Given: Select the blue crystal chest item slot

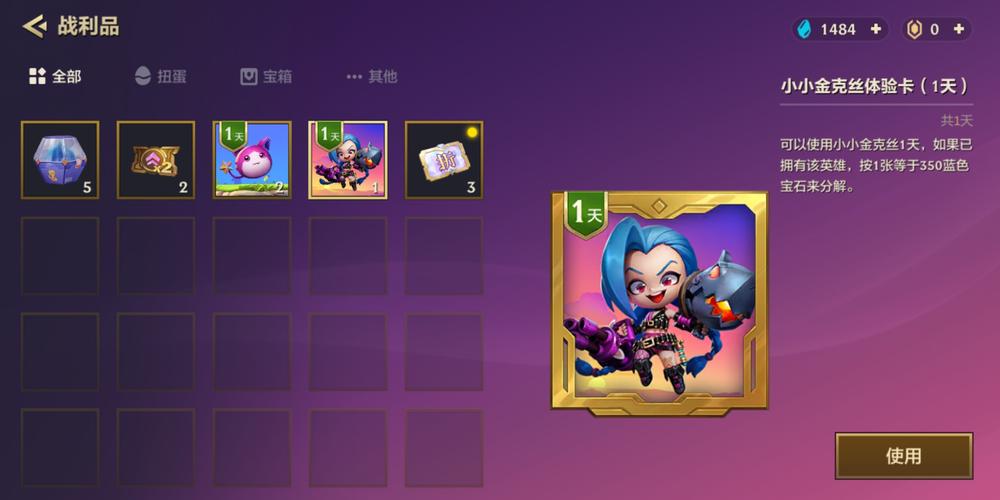Looking at the screenshot, I should point(60,160).
